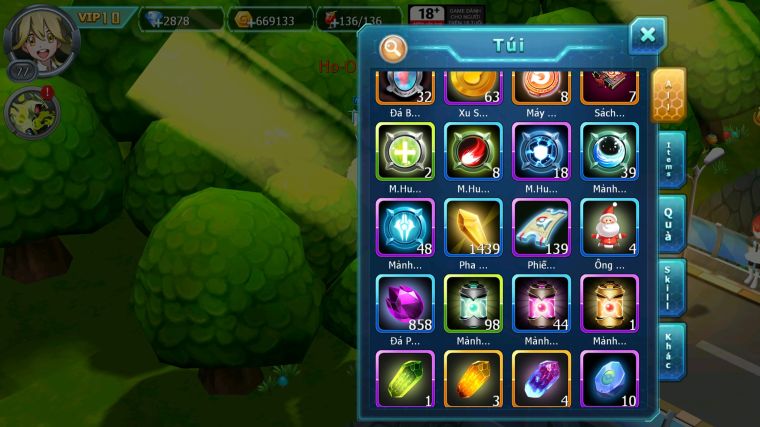The height and width of the screenshot is (427, 760).
Task: Pick the yellow crystal shard with 1439
Action: tap(473, 226)
